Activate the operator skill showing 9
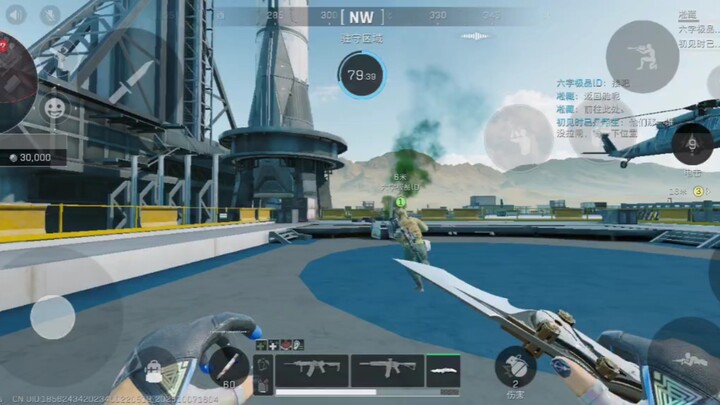Viewport: 720px width, 405px height. [x=692, y=144]
